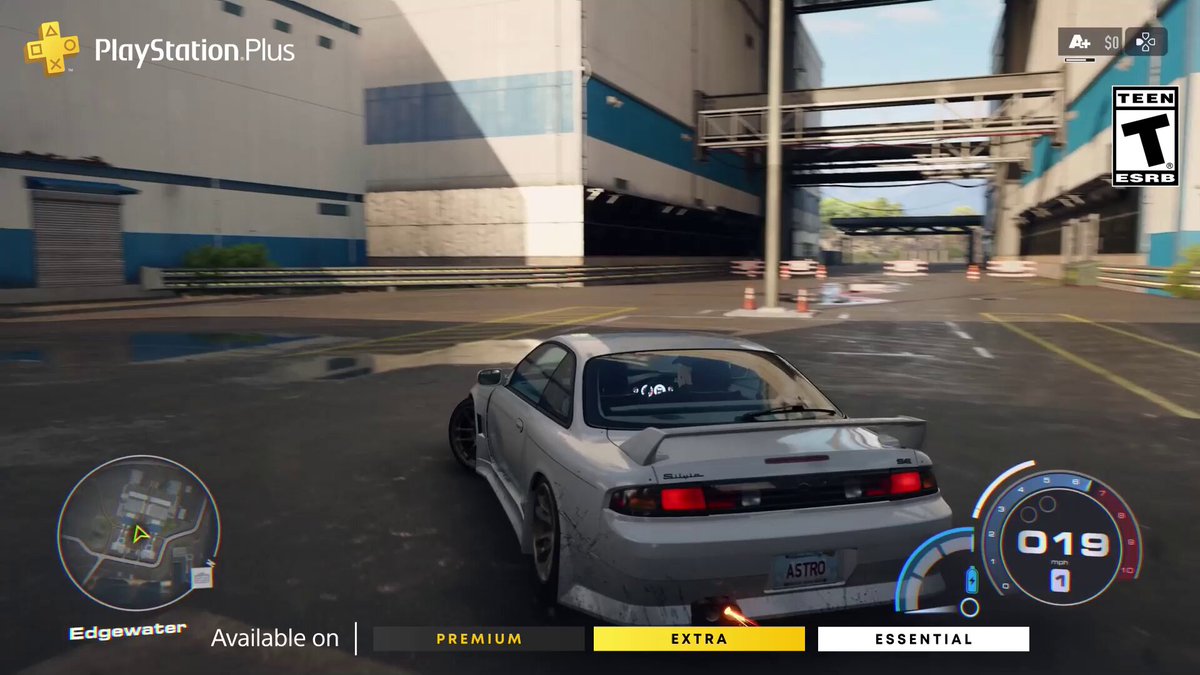Open the circular minimap
Screen dimensions: 1200x675
click(x=137, y=533)
